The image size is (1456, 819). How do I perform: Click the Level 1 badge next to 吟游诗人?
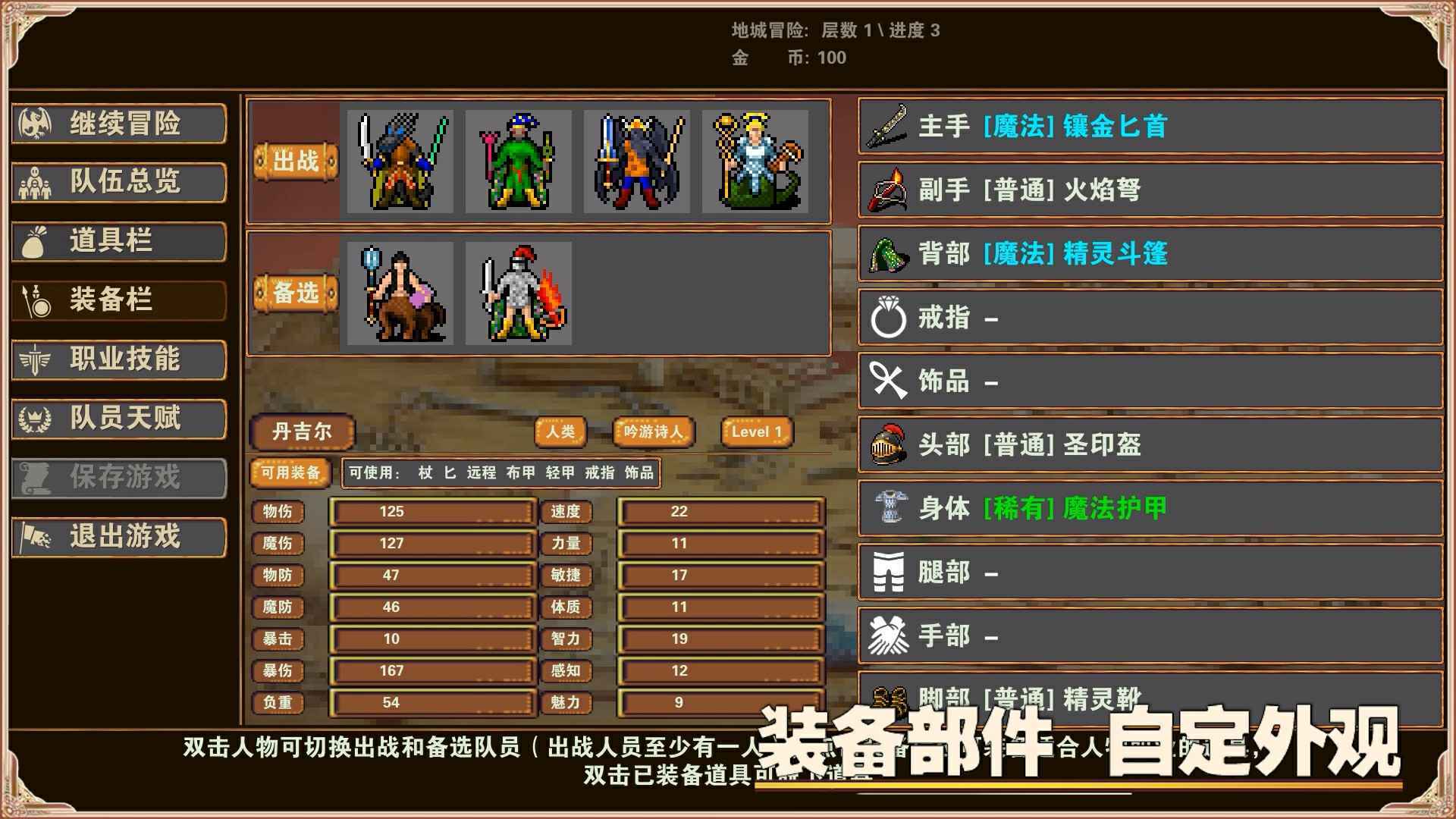pyautogui.click(x=755, y=431)
